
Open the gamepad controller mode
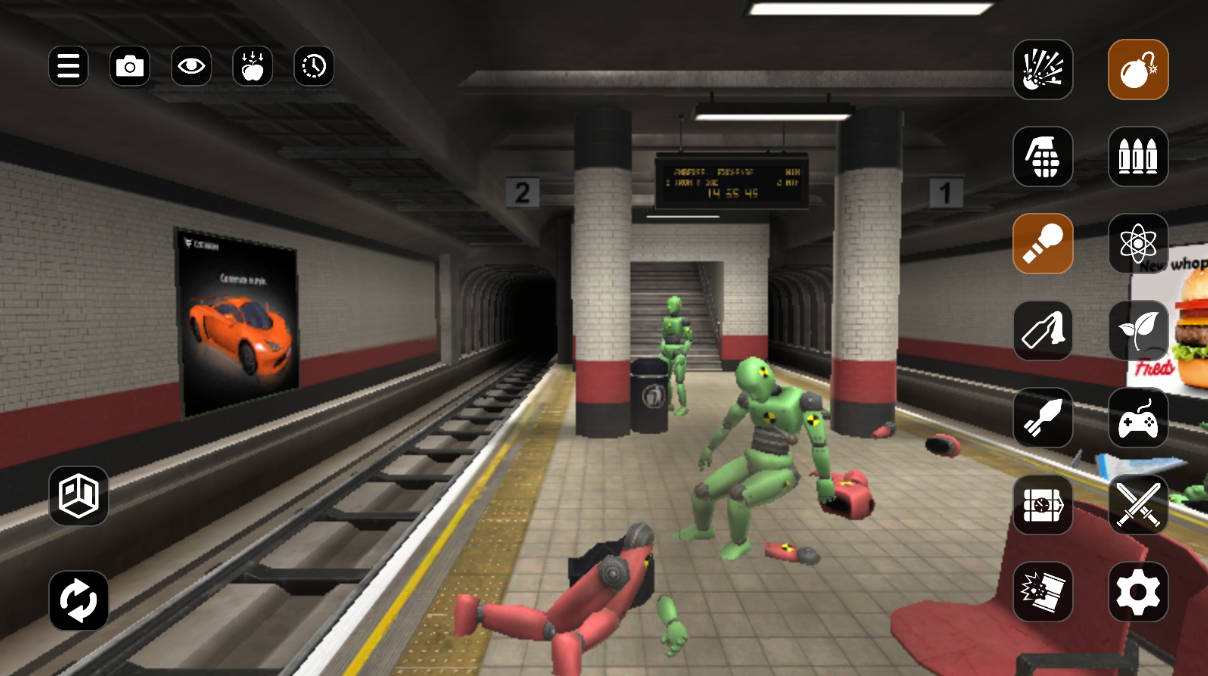1138,417
